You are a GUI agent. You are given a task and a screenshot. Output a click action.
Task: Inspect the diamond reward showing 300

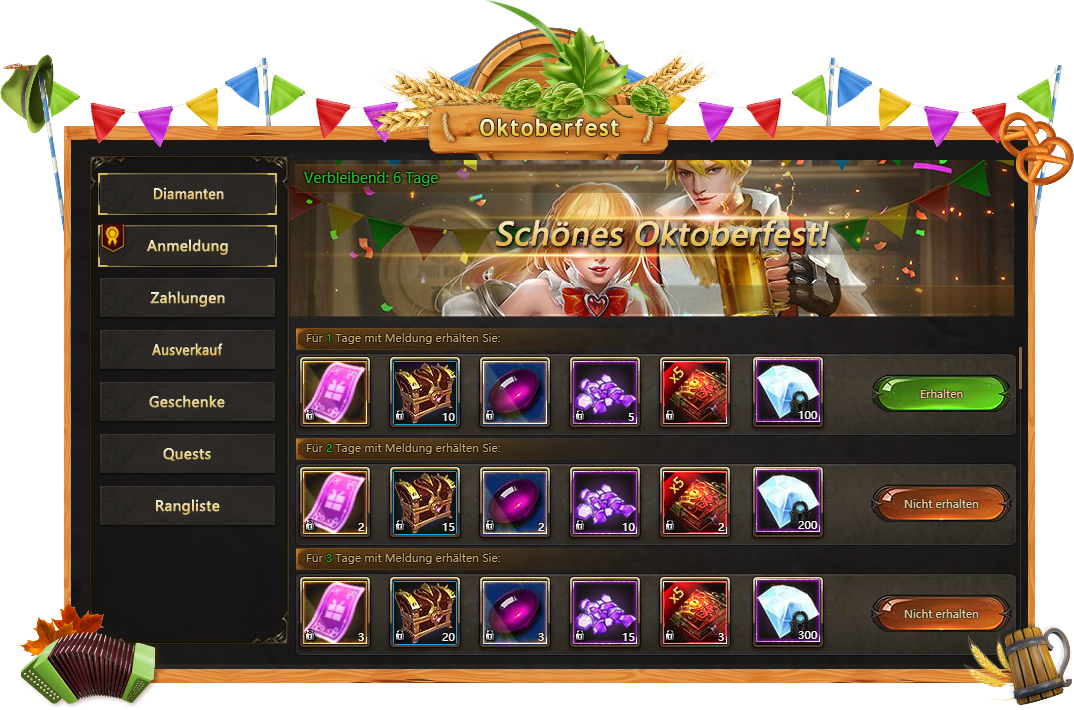[787, 612]
